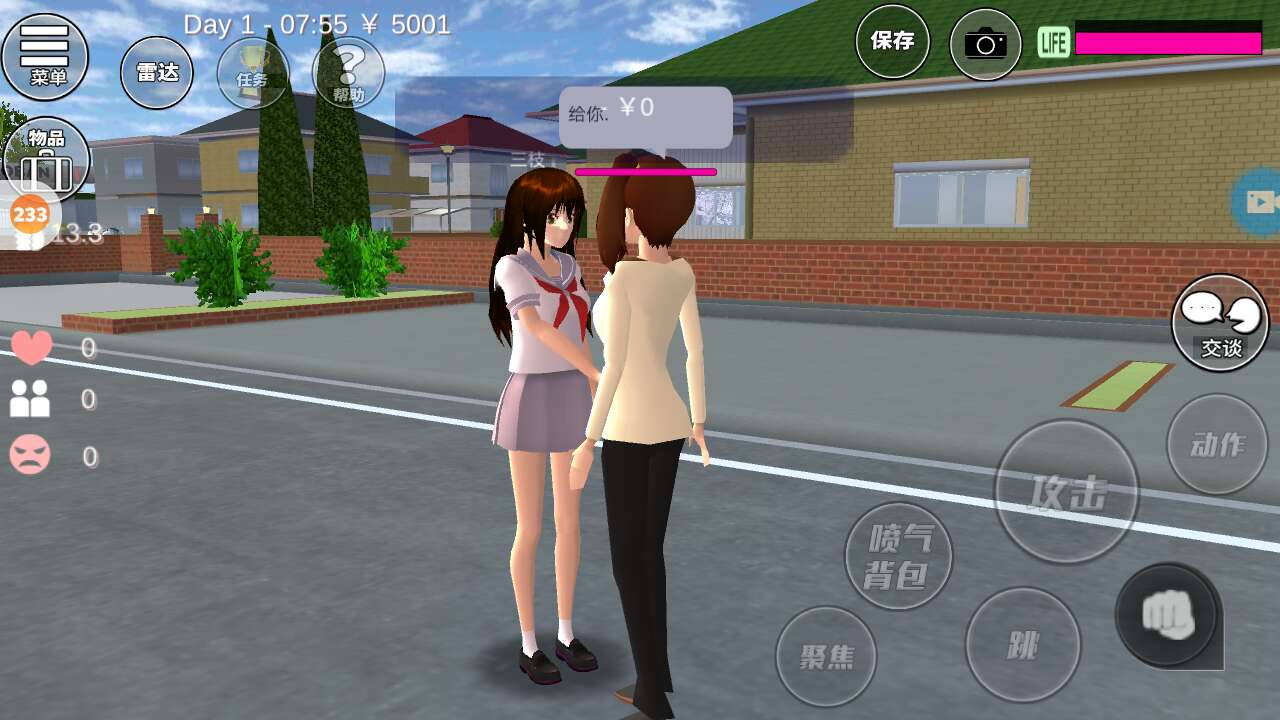
Task: Click the orange 233 badge
Action: pos(29,214)
